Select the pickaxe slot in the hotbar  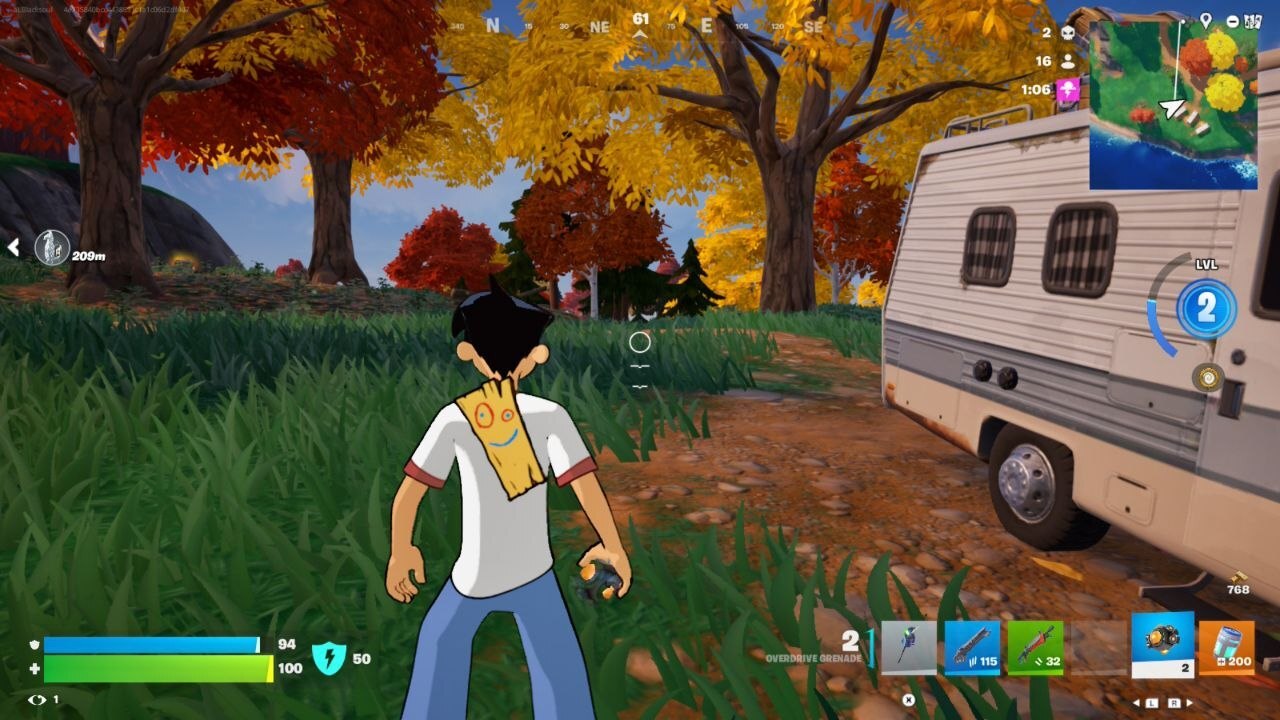click(x=909, y=647)
